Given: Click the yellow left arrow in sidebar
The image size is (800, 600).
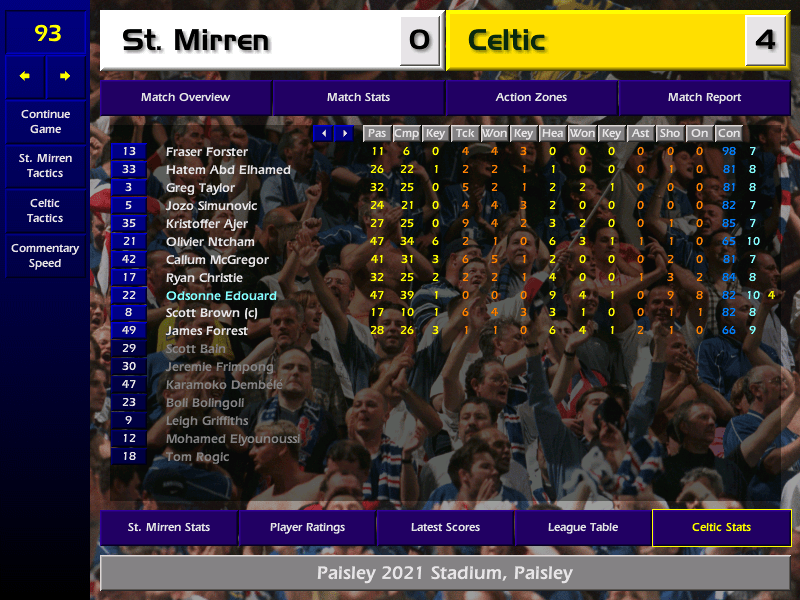Looking at the screenshot, I should 25,76.
